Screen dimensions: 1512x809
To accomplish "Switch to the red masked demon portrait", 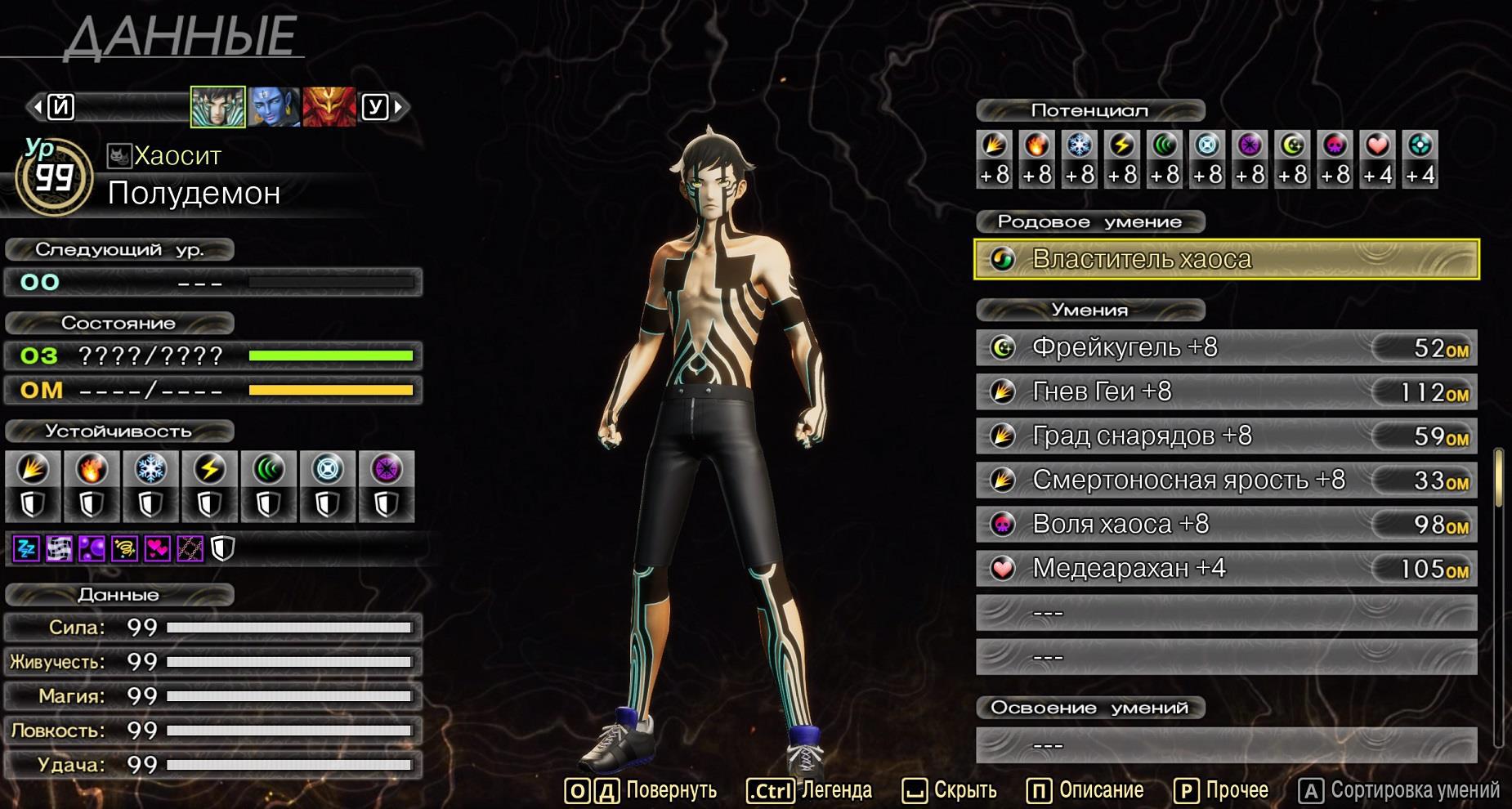I will [x=329, y=107].
